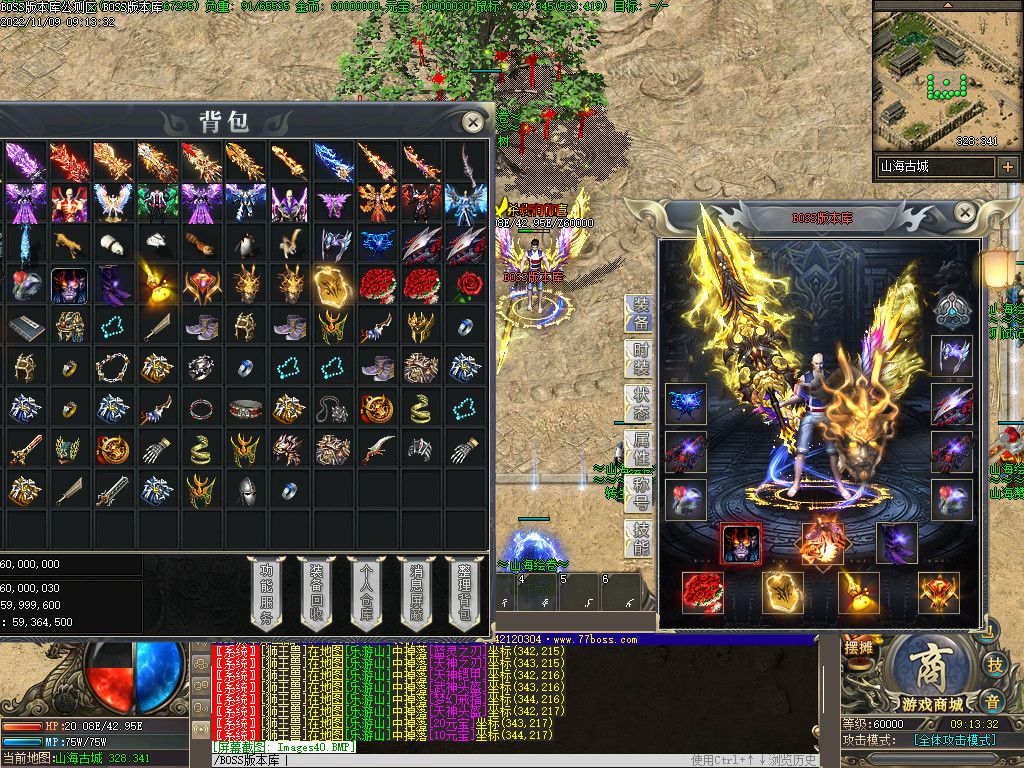Click the plus button beside 山海古城
1024x768 pixels.
(1007, 167)
